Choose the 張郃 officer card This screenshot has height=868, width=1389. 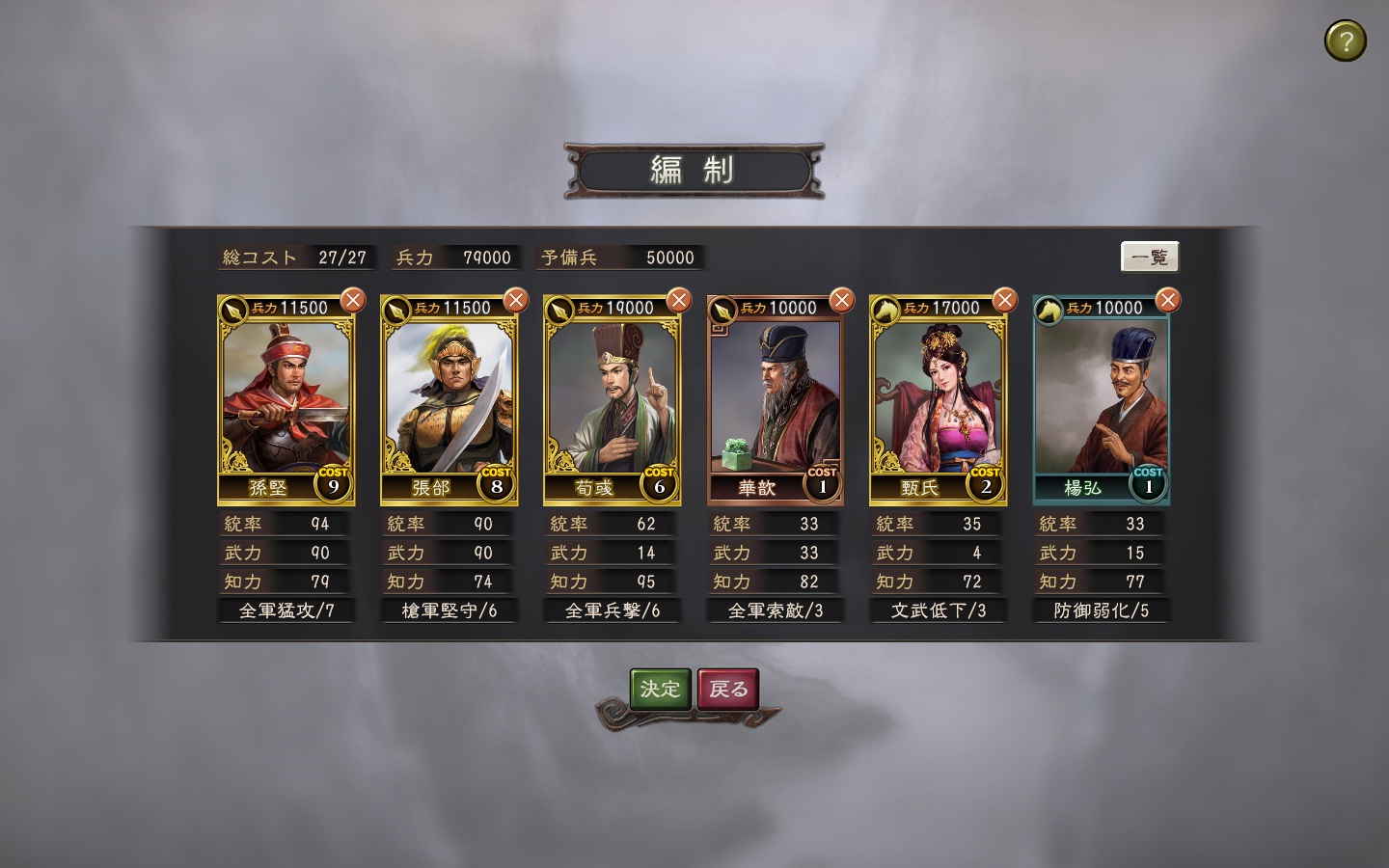pos(449,400)
